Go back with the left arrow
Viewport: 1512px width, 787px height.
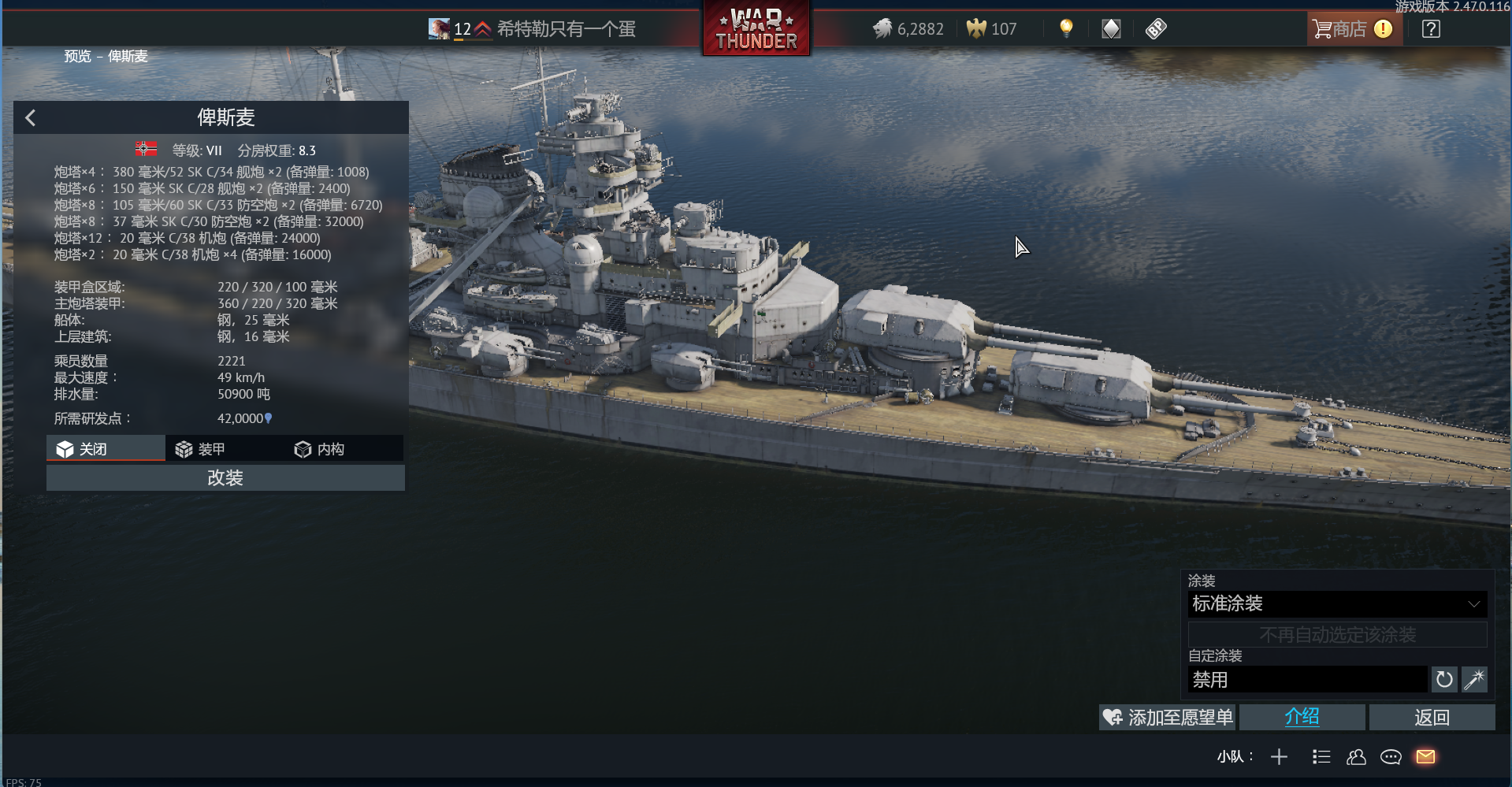coord(31,118)
